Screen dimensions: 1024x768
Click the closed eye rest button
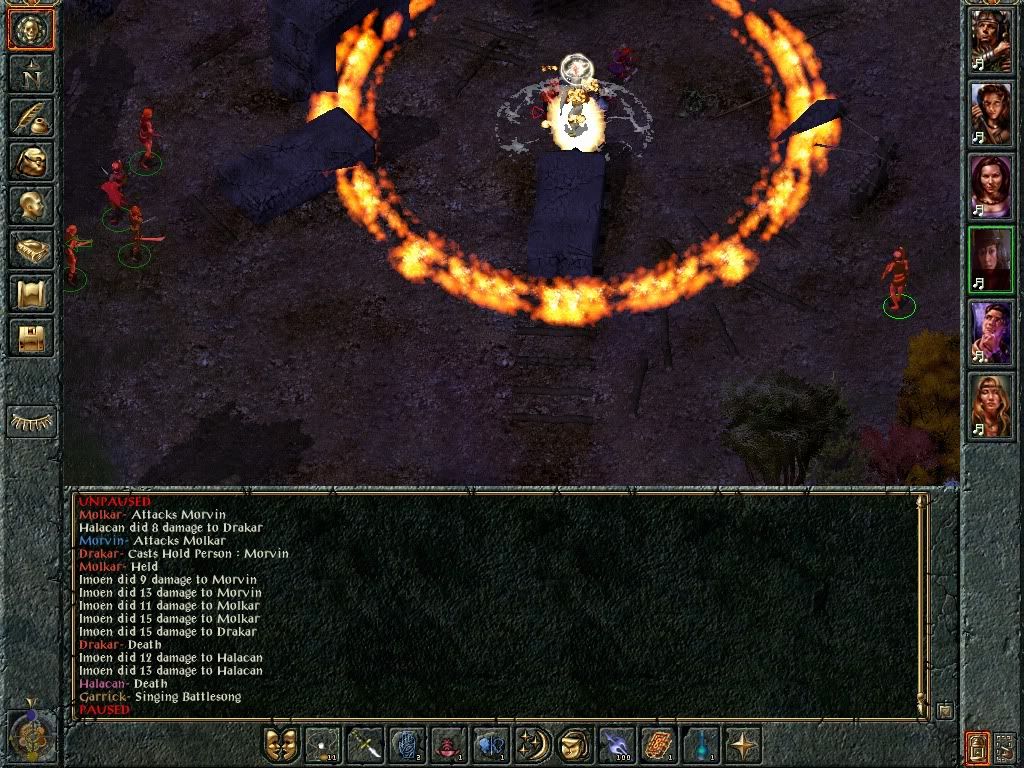point(31,421)
